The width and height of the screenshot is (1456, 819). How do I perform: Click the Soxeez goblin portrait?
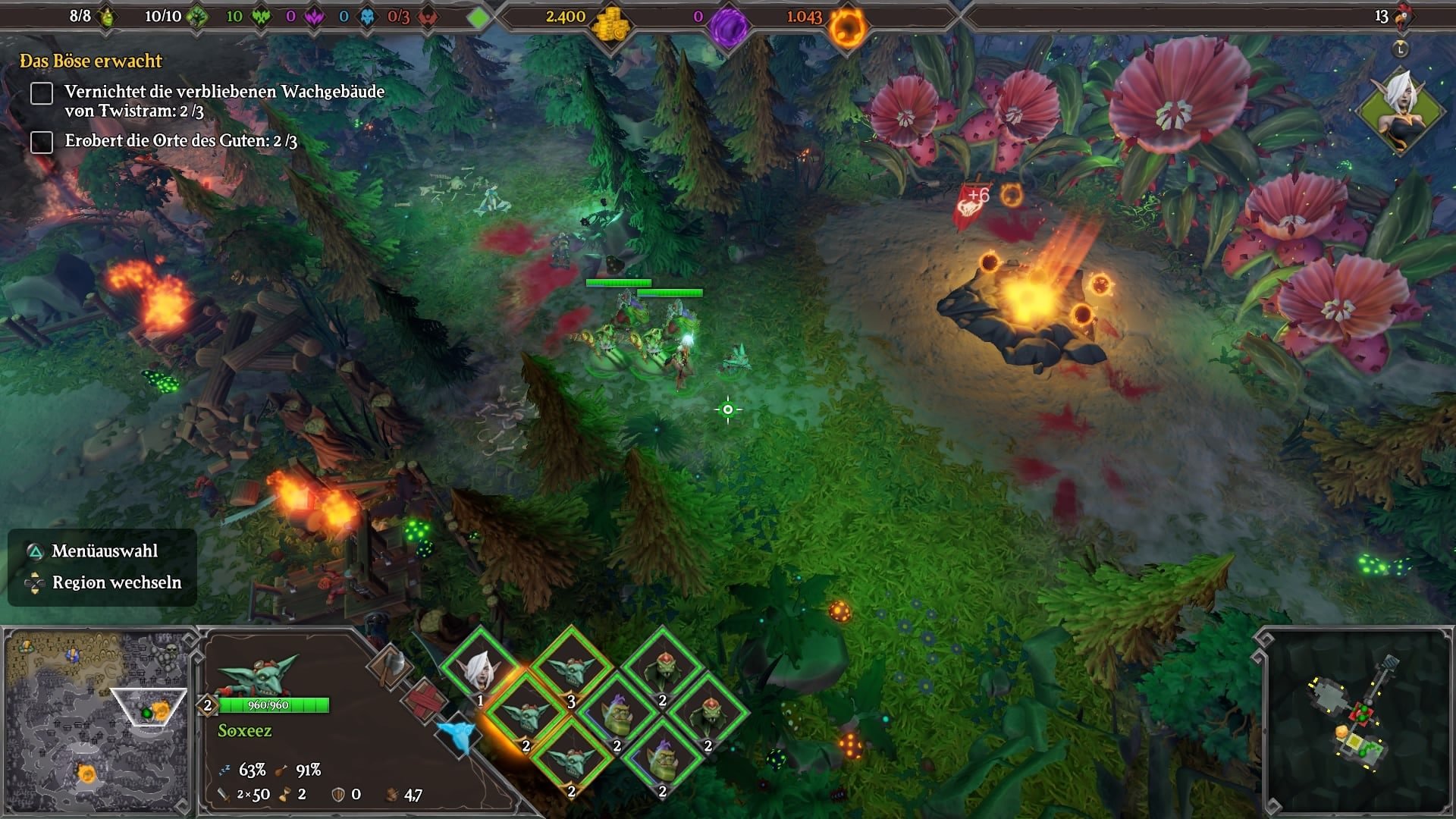tap(258, 674)
